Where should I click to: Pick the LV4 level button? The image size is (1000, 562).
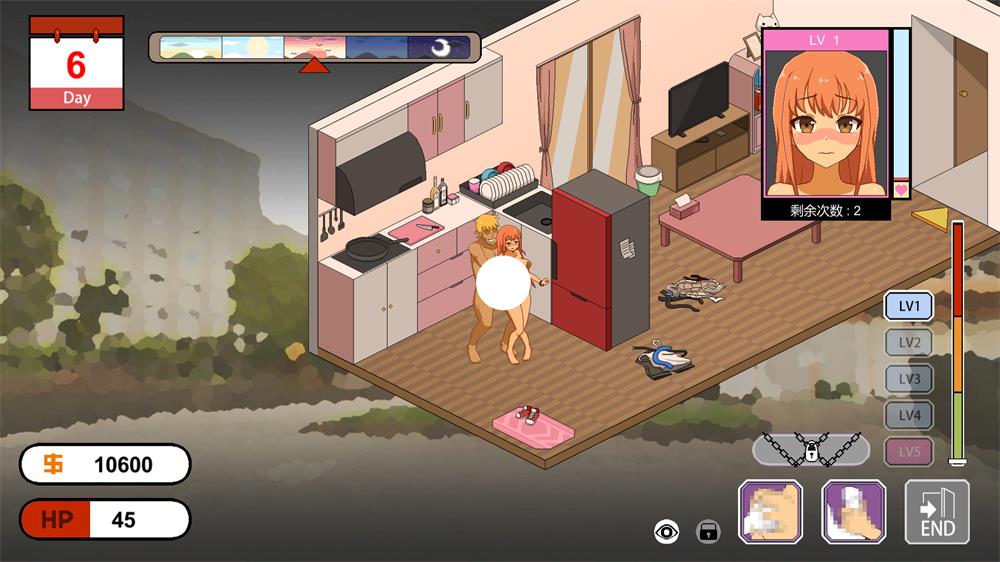click(x=909, y=415)
